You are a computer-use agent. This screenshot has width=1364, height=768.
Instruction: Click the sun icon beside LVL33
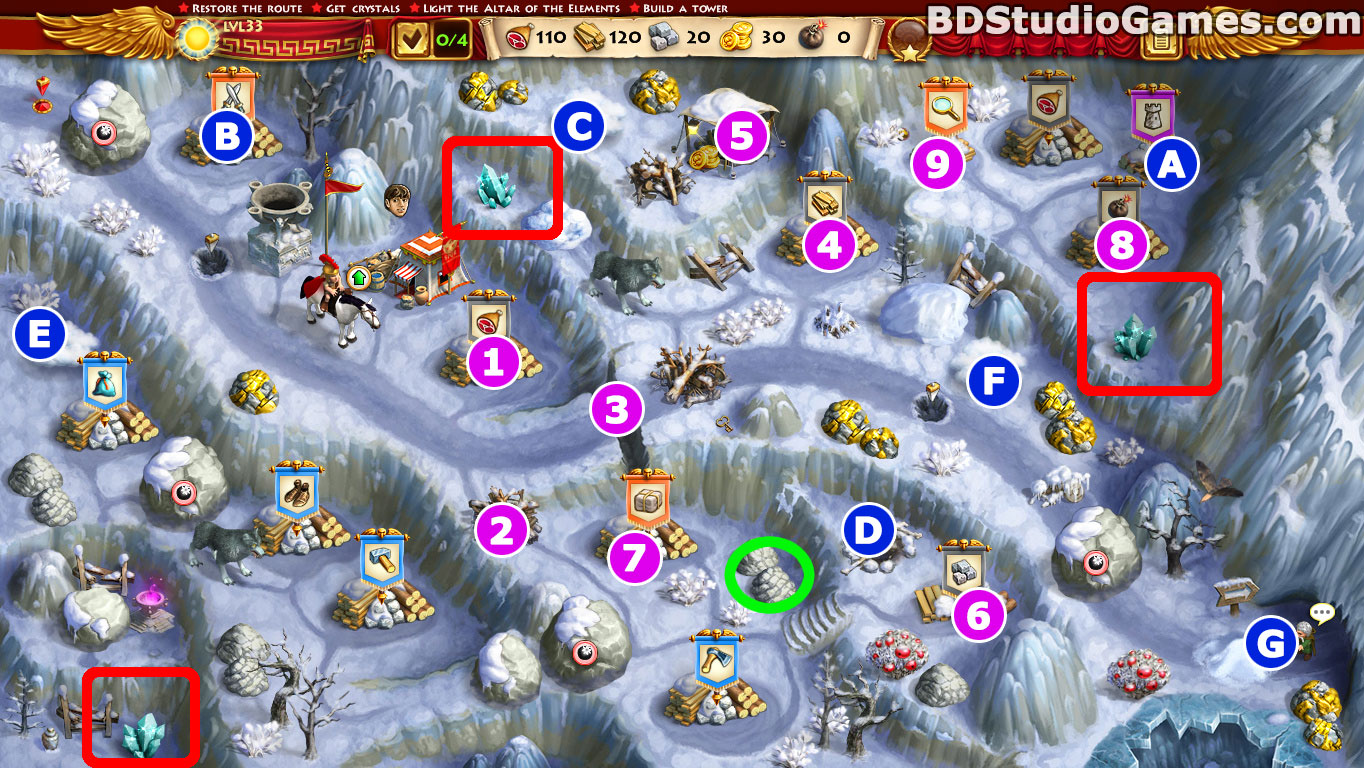click(194, 39)
